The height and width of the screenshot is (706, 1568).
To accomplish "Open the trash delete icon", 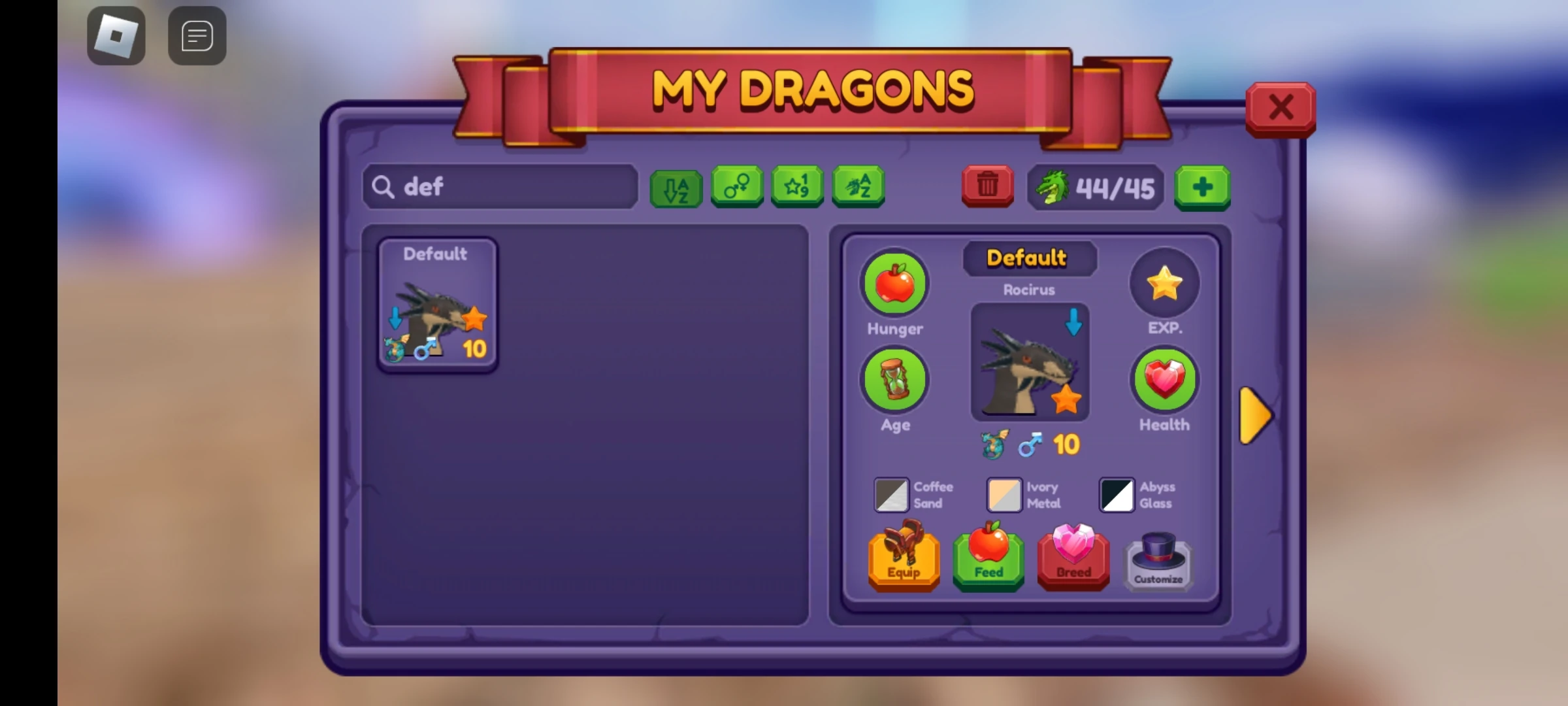I will [x=987, y=186].
